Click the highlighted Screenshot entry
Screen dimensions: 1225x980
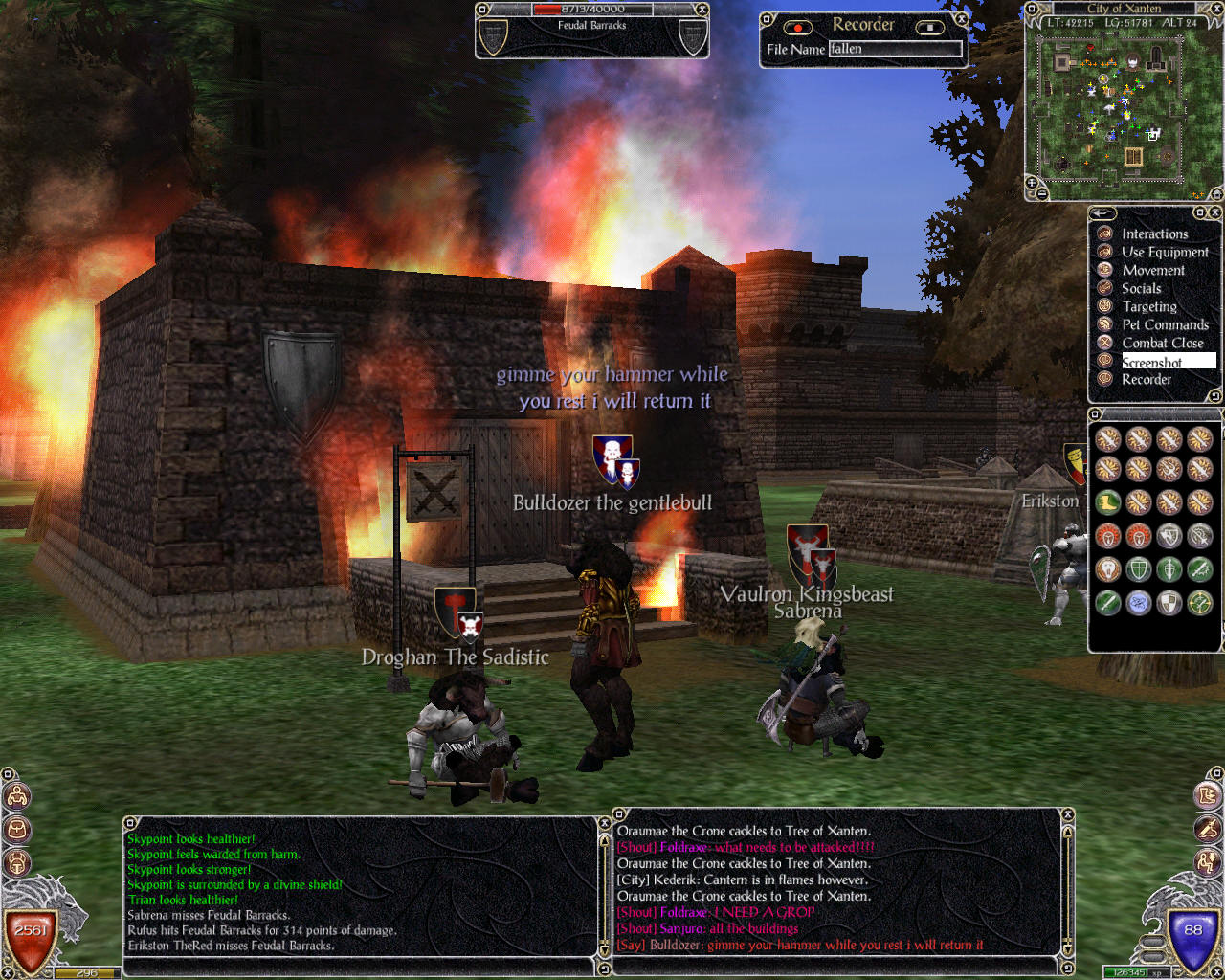pyautogui.click(x=1152, y=362)
